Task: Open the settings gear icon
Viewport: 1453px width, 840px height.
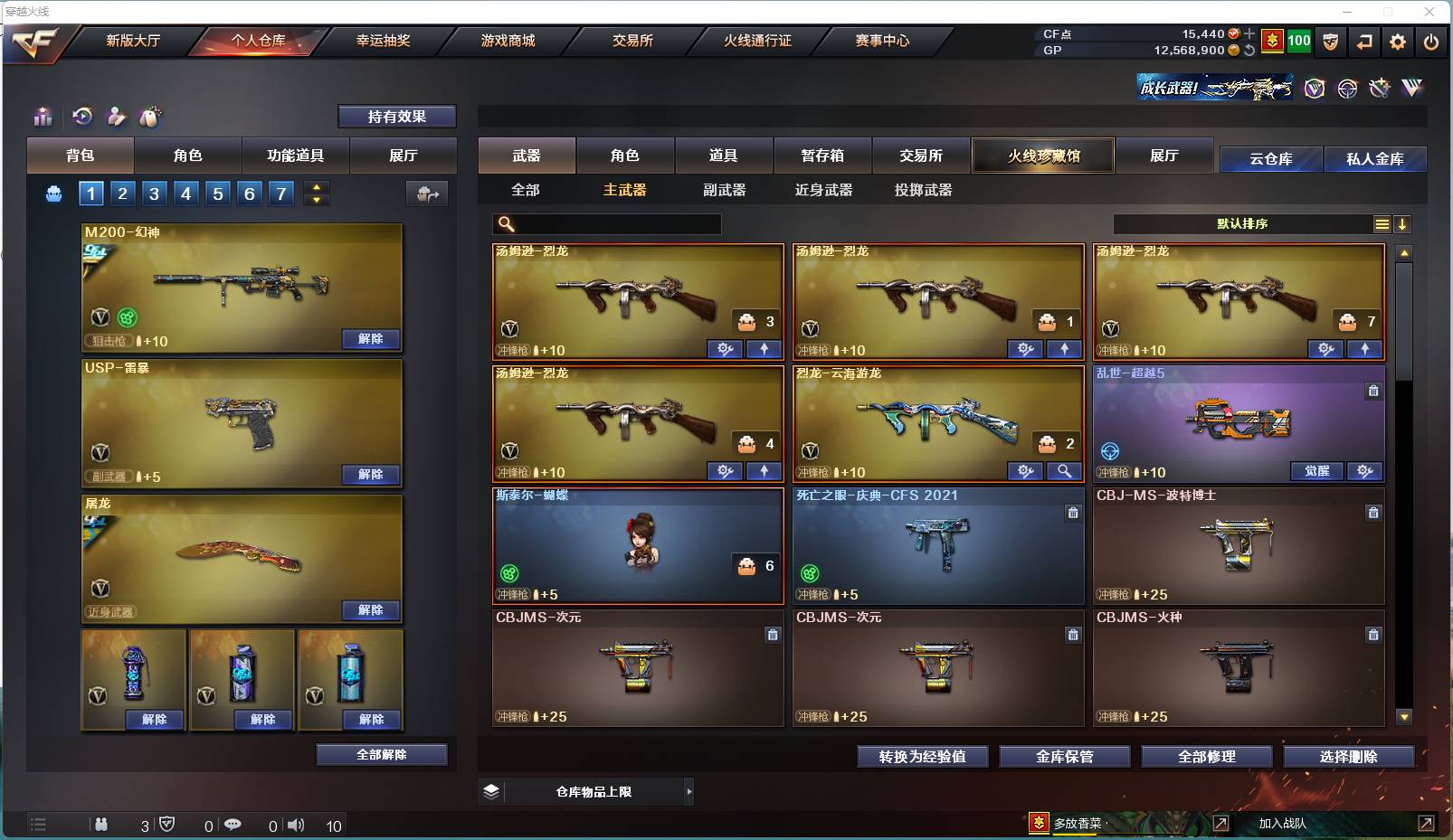Action: (x=1398, y=42)
